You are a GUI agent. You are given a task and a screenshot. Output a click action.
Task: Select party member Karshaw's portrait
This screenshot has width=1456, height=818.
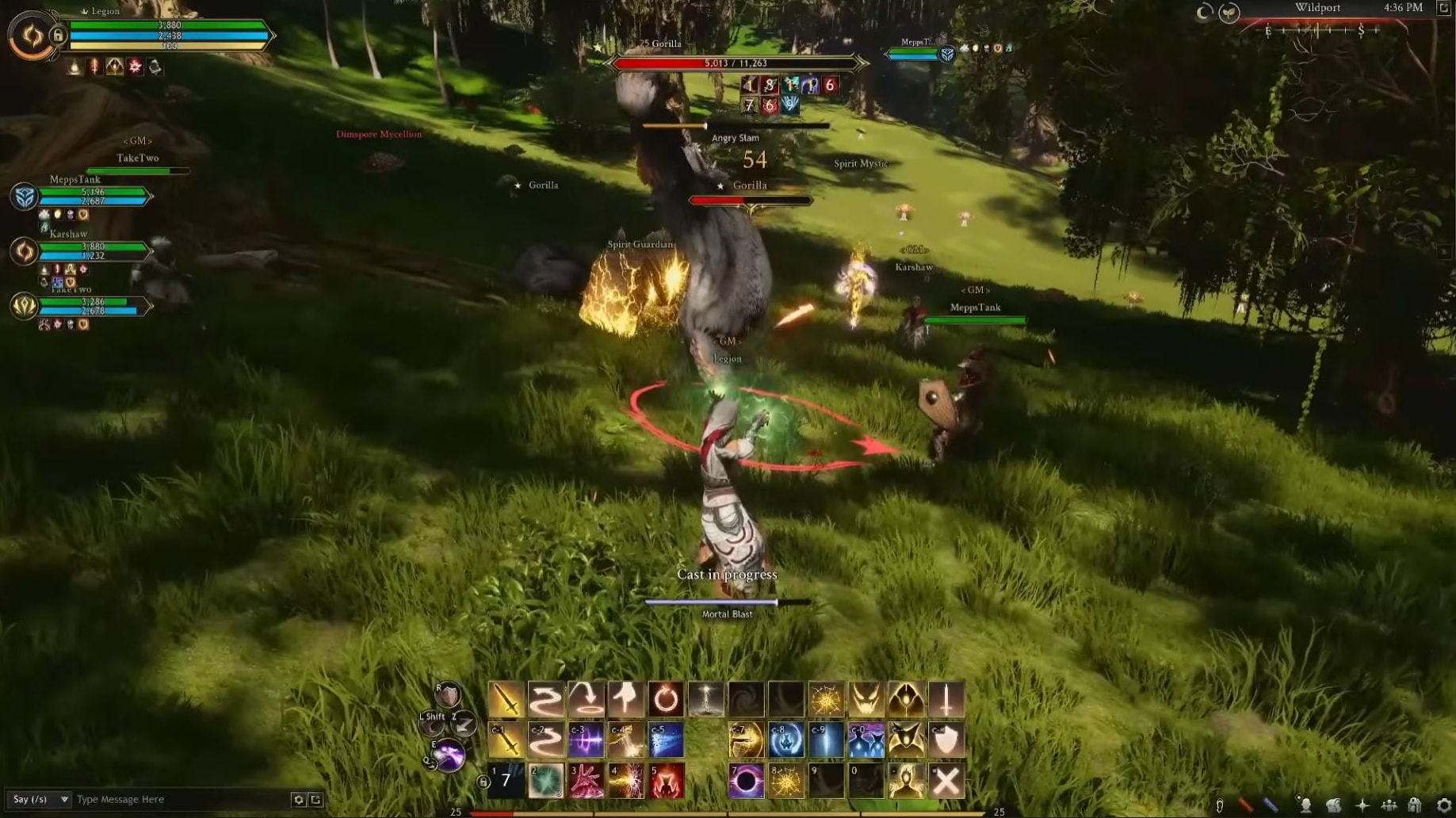[x=24, y=251]
